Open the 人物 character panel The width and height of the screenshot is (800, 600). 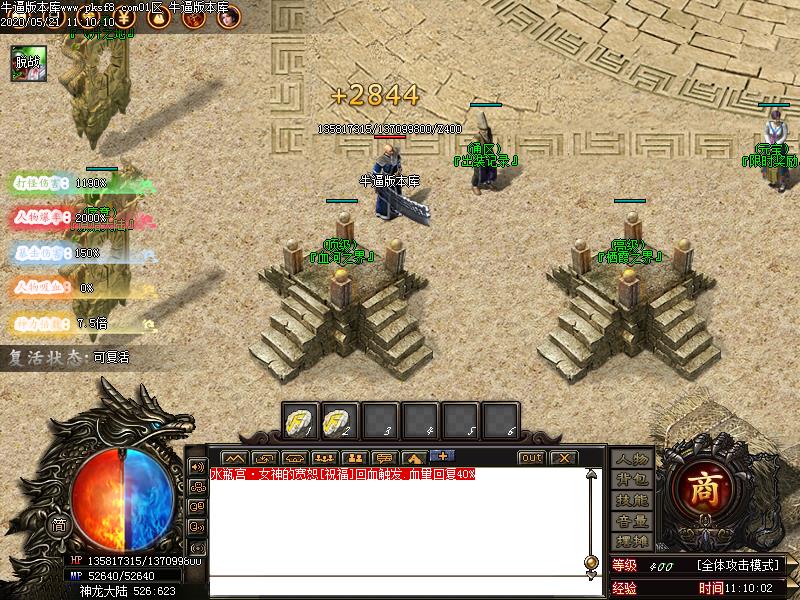click(x=631, y=458)
